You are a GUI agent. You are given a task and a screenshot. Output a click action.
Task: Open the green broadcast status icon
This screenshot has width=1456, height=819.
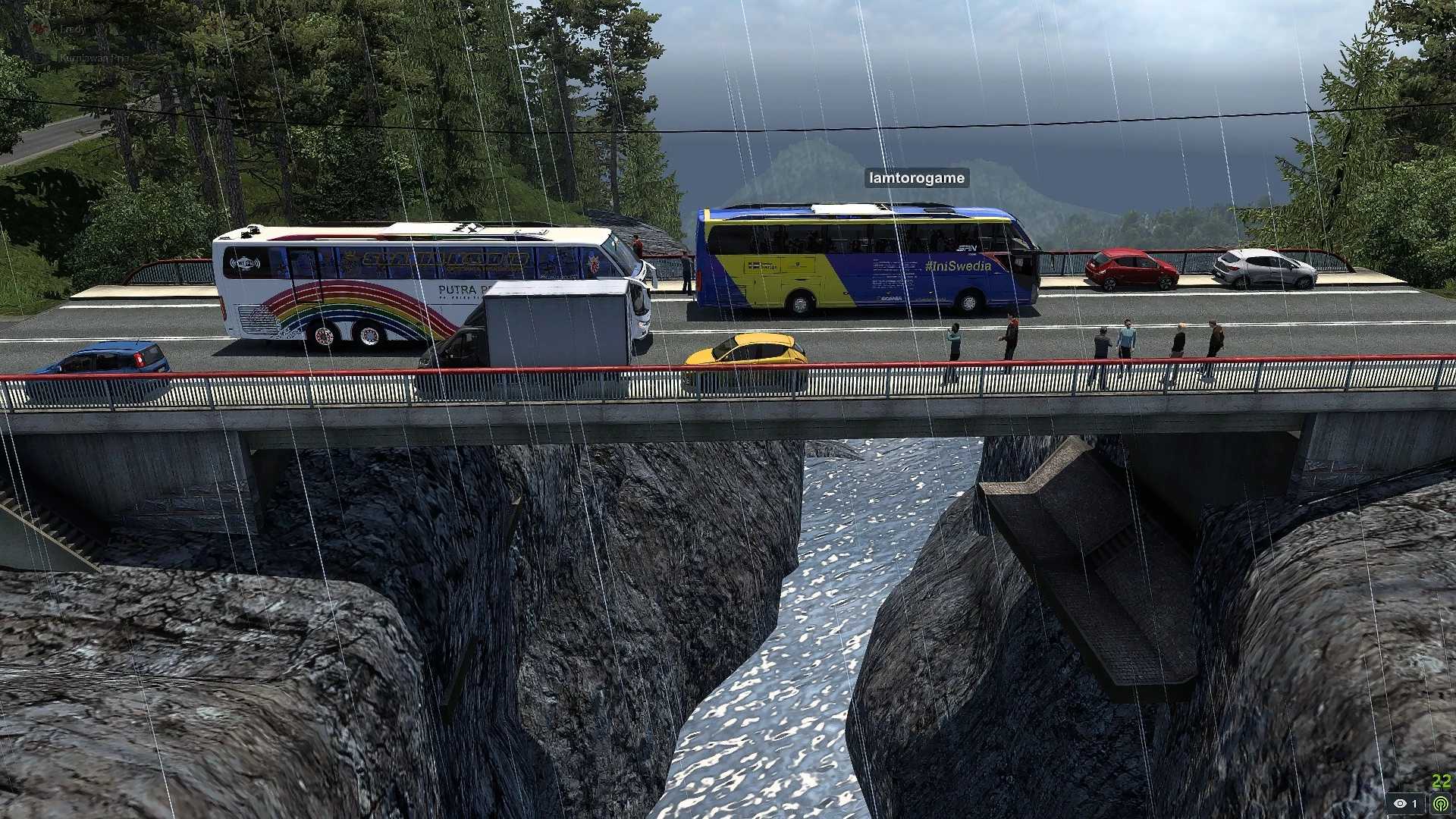pos(1441,803)
